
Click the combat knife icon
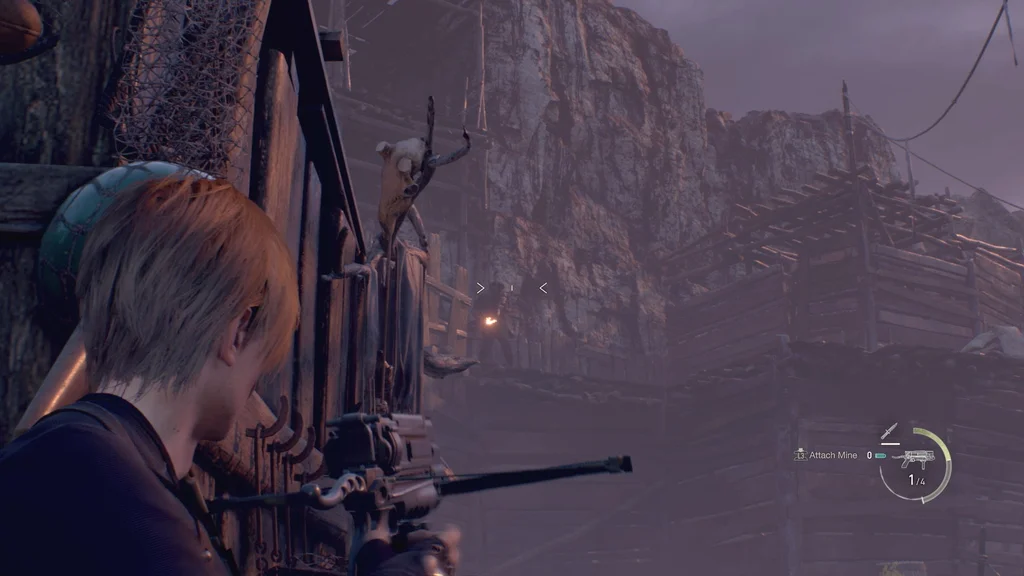coord(889,431)
